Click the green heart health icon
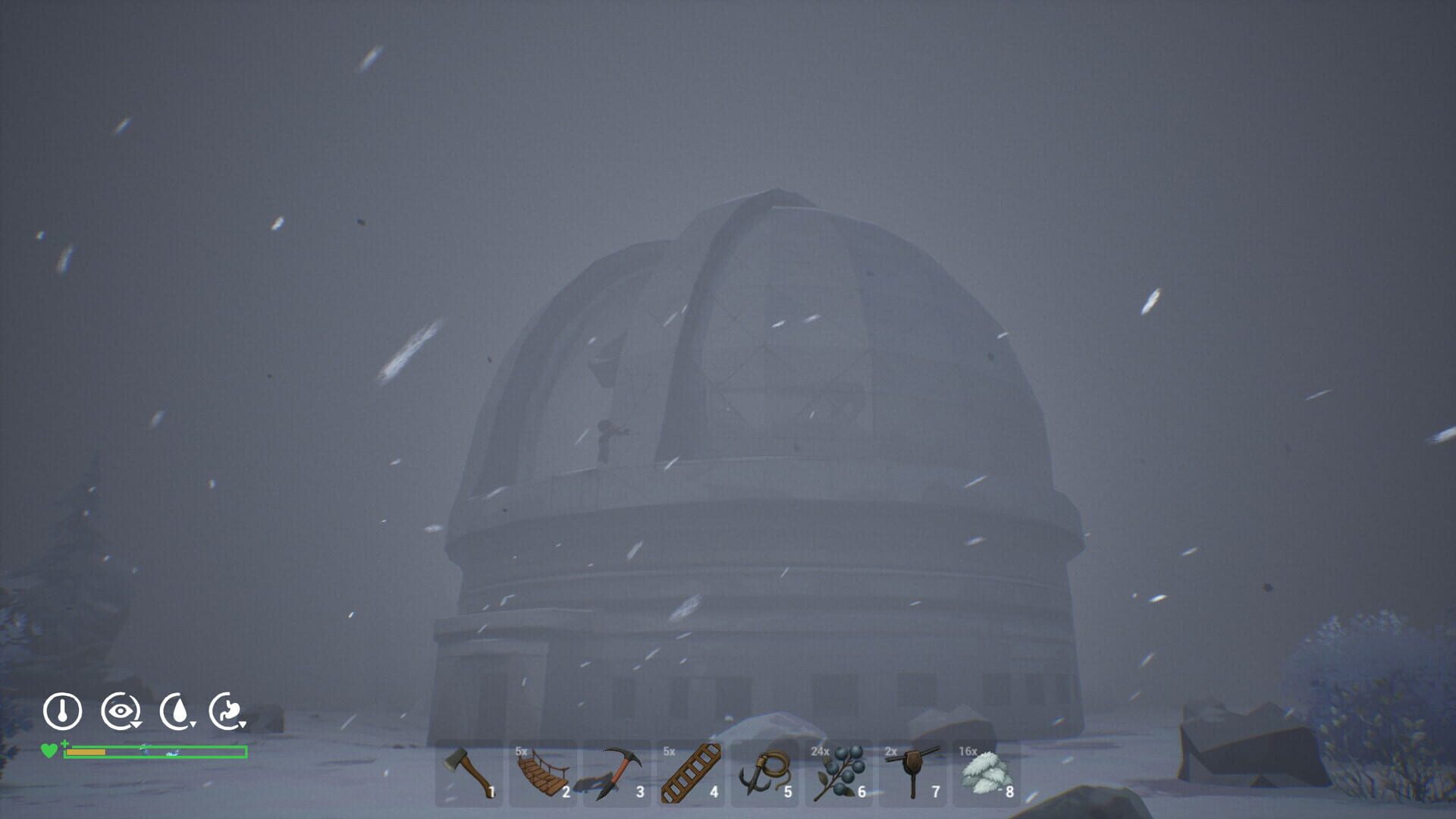The image size is (1456, 819). [x=49, y=752]
